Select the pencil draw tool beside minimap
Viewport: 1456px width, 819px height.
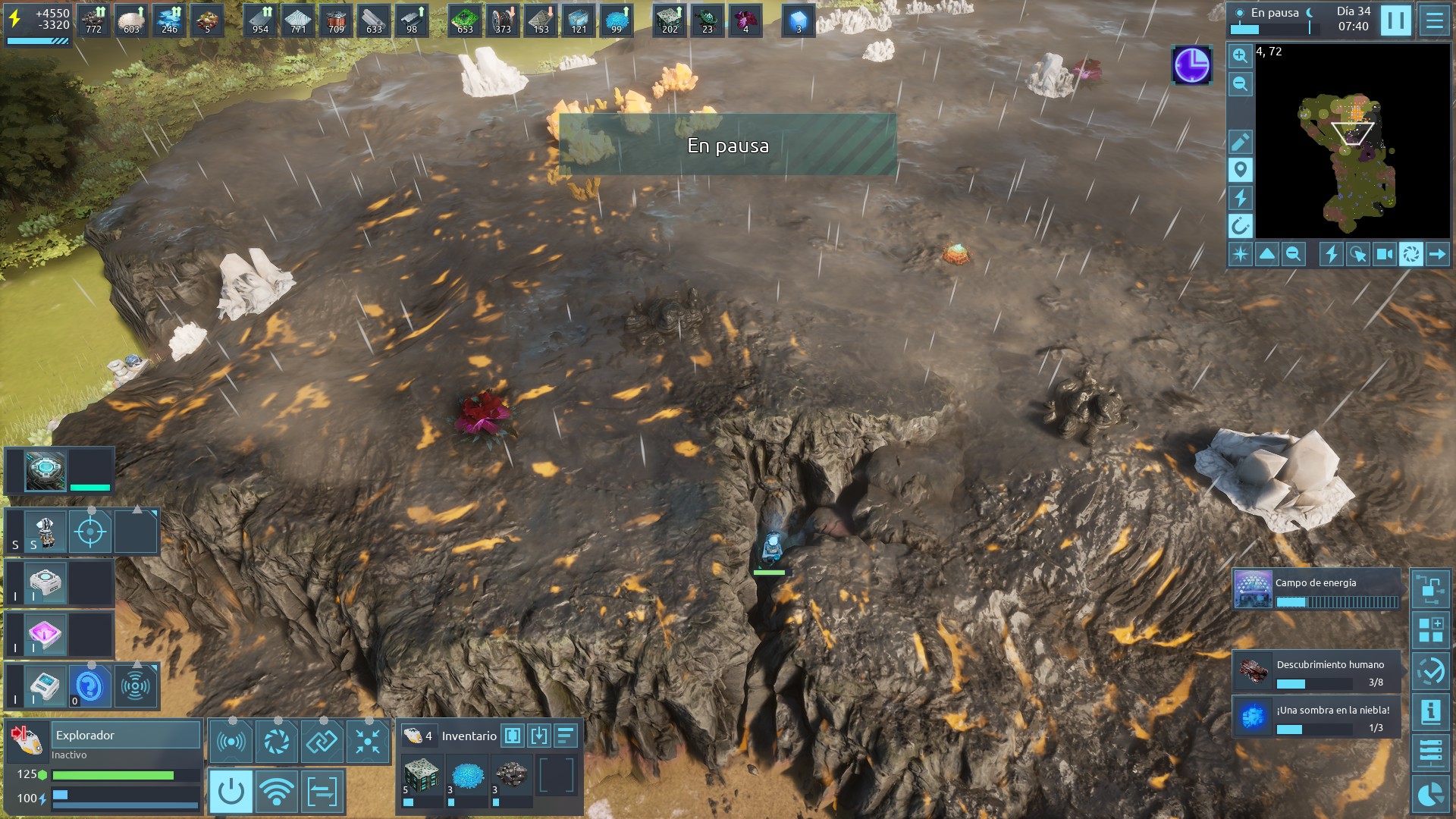click(1240, 142)
